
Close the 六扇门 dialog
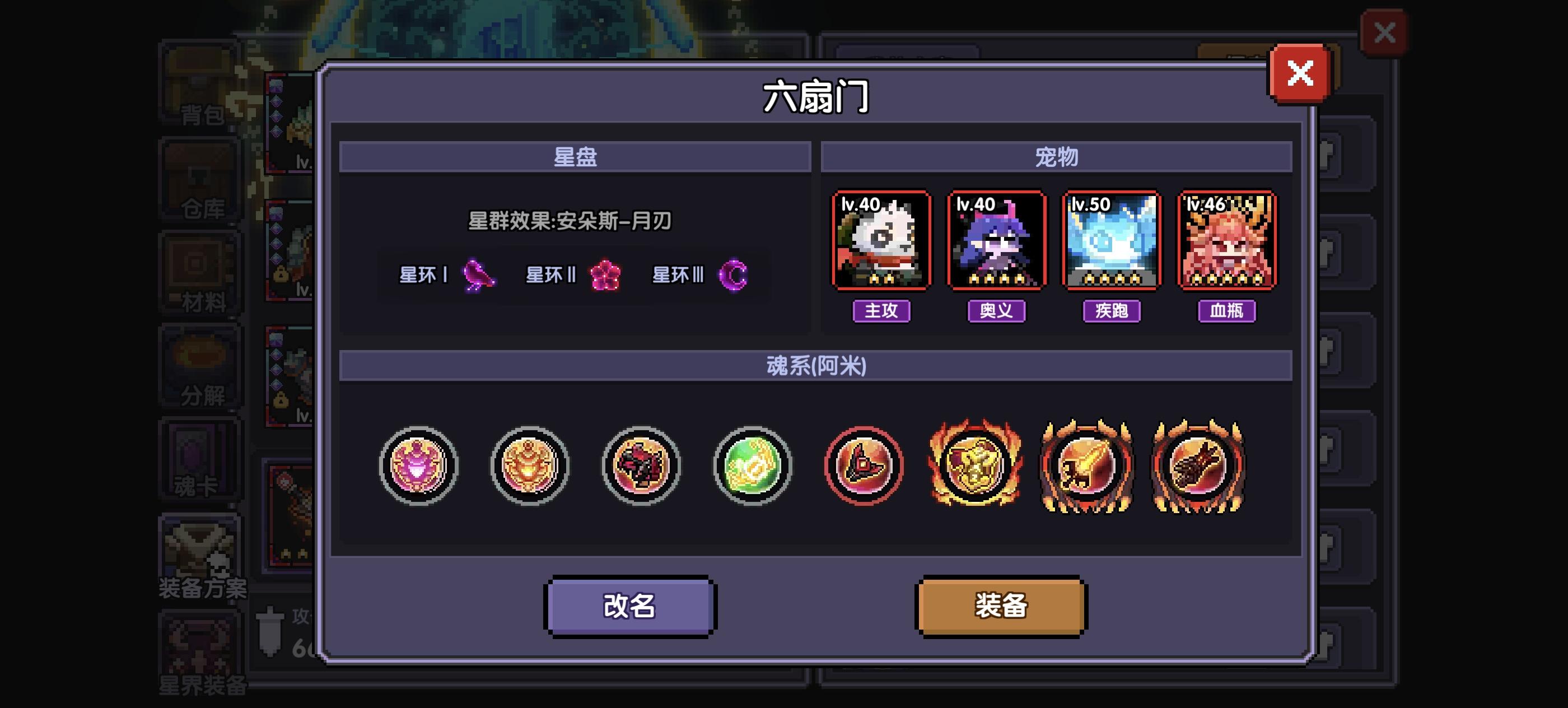pos(1301,73)
